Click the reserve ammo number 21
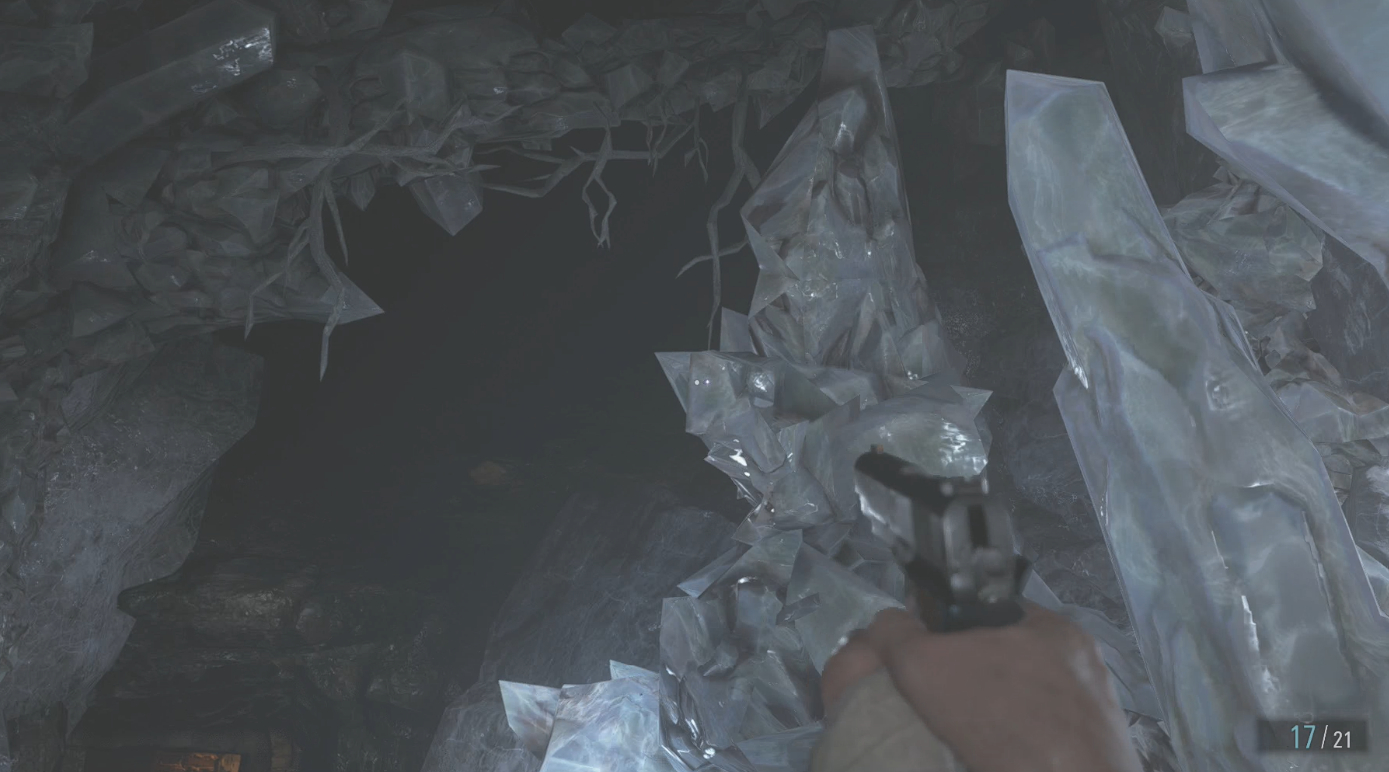Image resolution: width=1389 pixels, height=772 pixels. point(1343,738)
